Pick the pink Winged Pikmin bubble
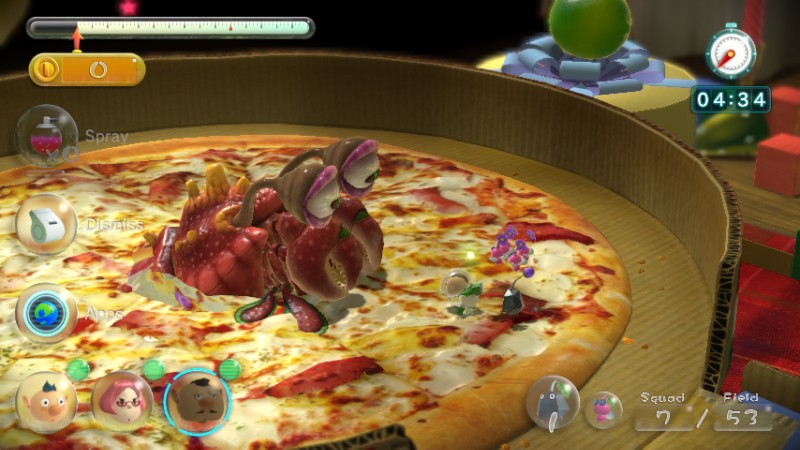The width and height of the screenshot is (800, 450). pos(603,409)
